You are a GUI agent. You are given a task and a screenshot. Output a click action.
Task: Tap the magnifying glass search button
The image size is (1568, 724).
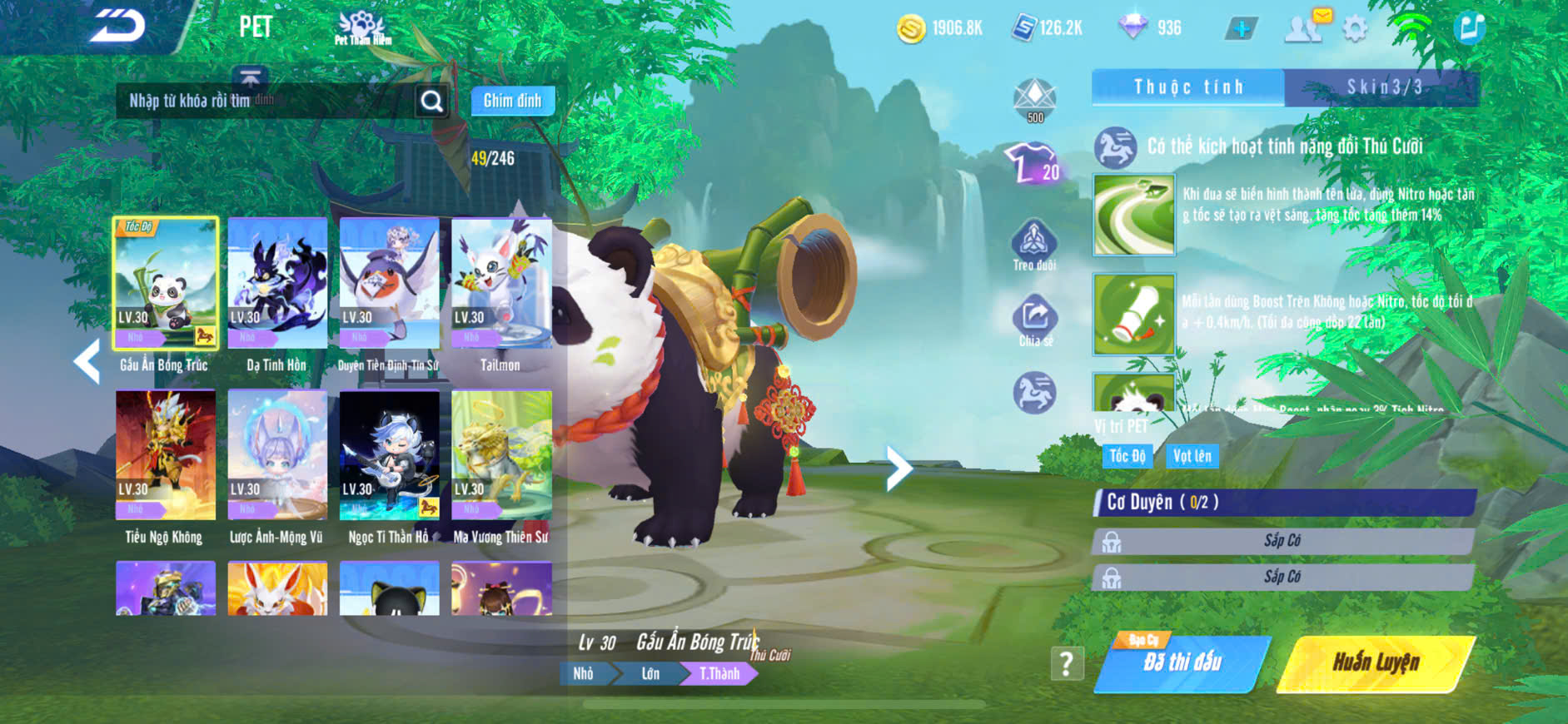point(431,101)
